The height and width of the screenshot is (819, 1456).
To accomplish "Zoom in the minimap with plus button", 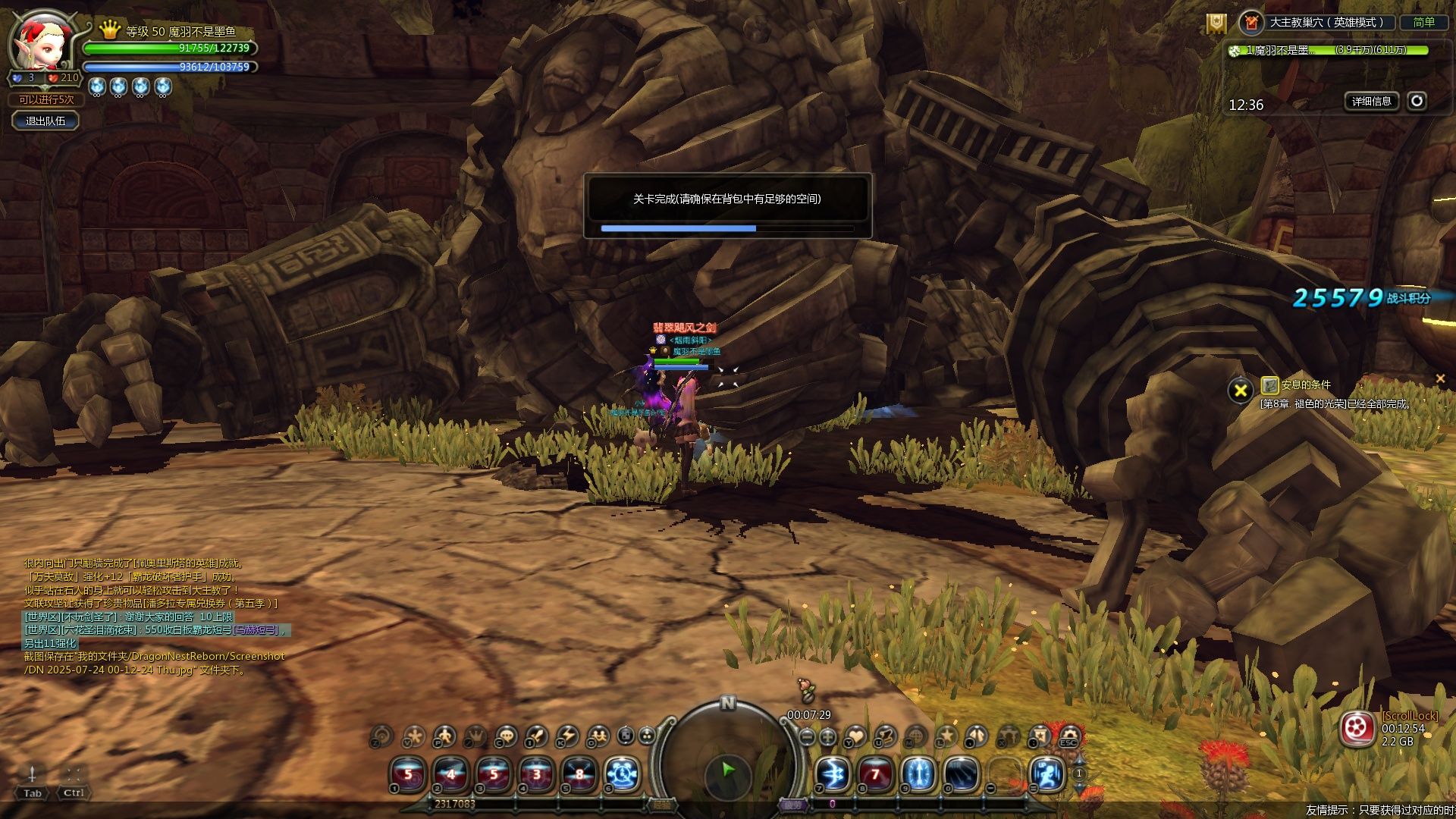I will (x=828, y=736).
